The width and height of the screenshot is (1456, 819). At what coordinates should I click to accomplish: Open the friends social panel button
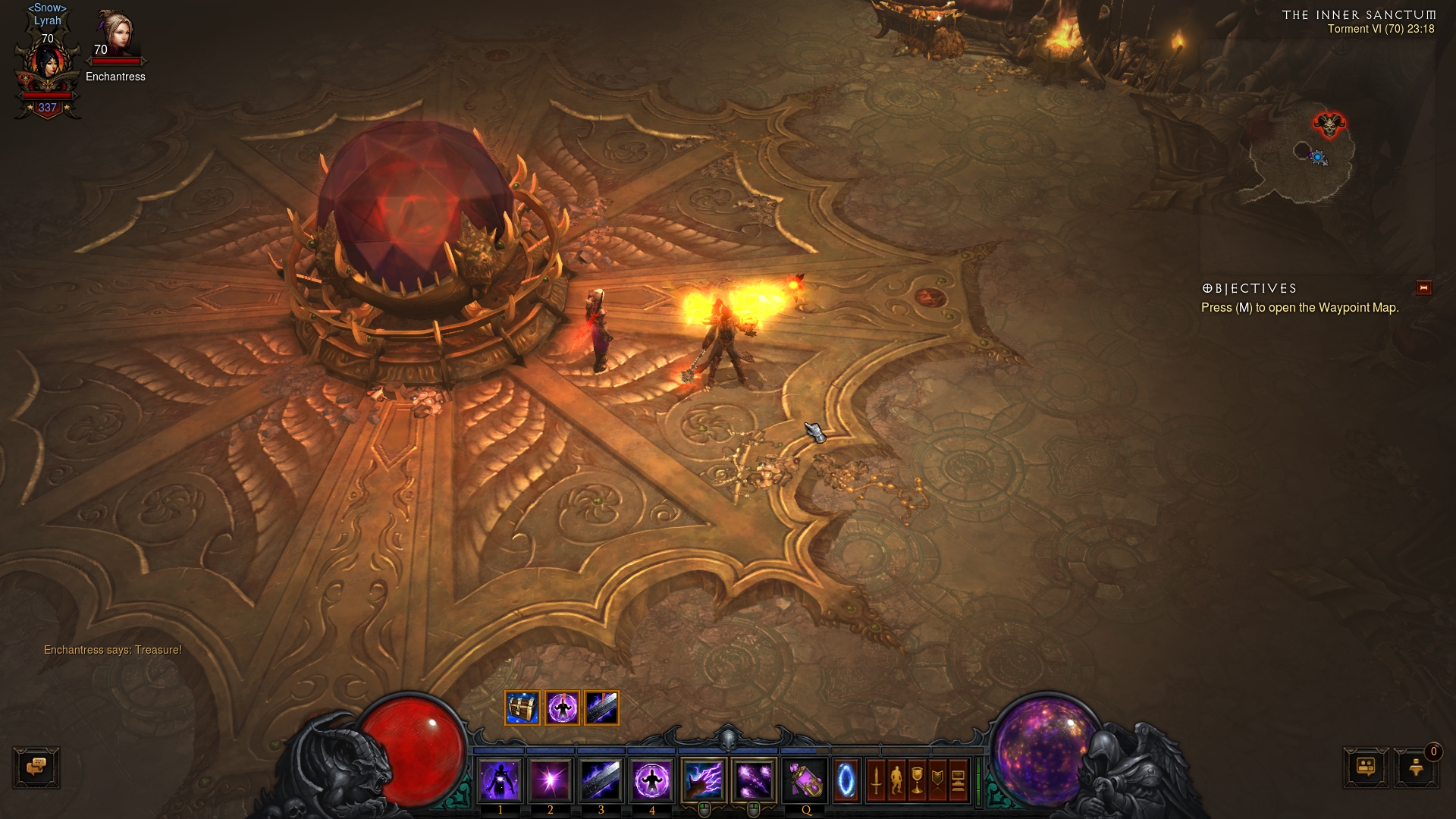[x=1366, y=767]
